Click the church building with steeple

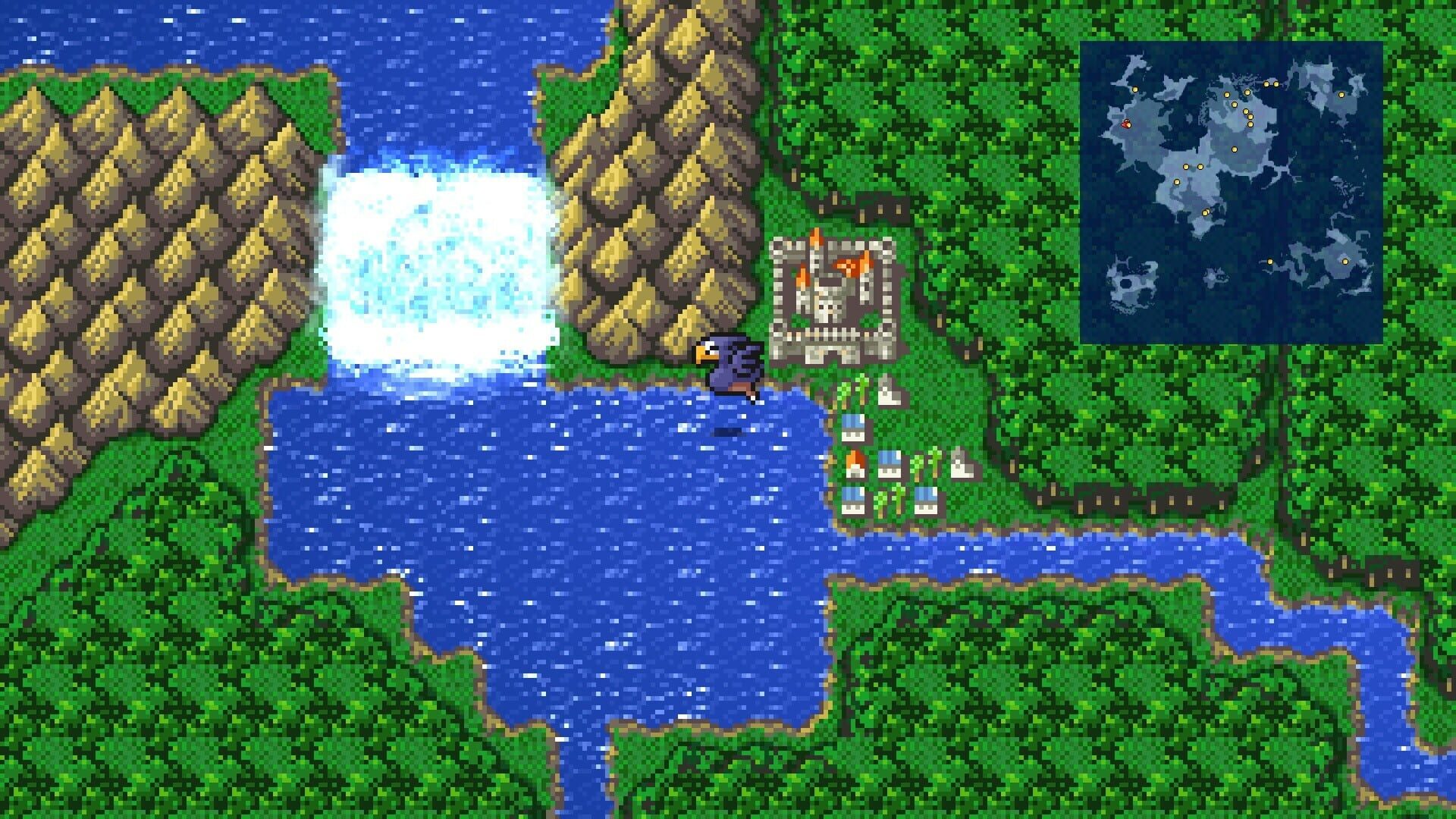(x=886, y=390)
